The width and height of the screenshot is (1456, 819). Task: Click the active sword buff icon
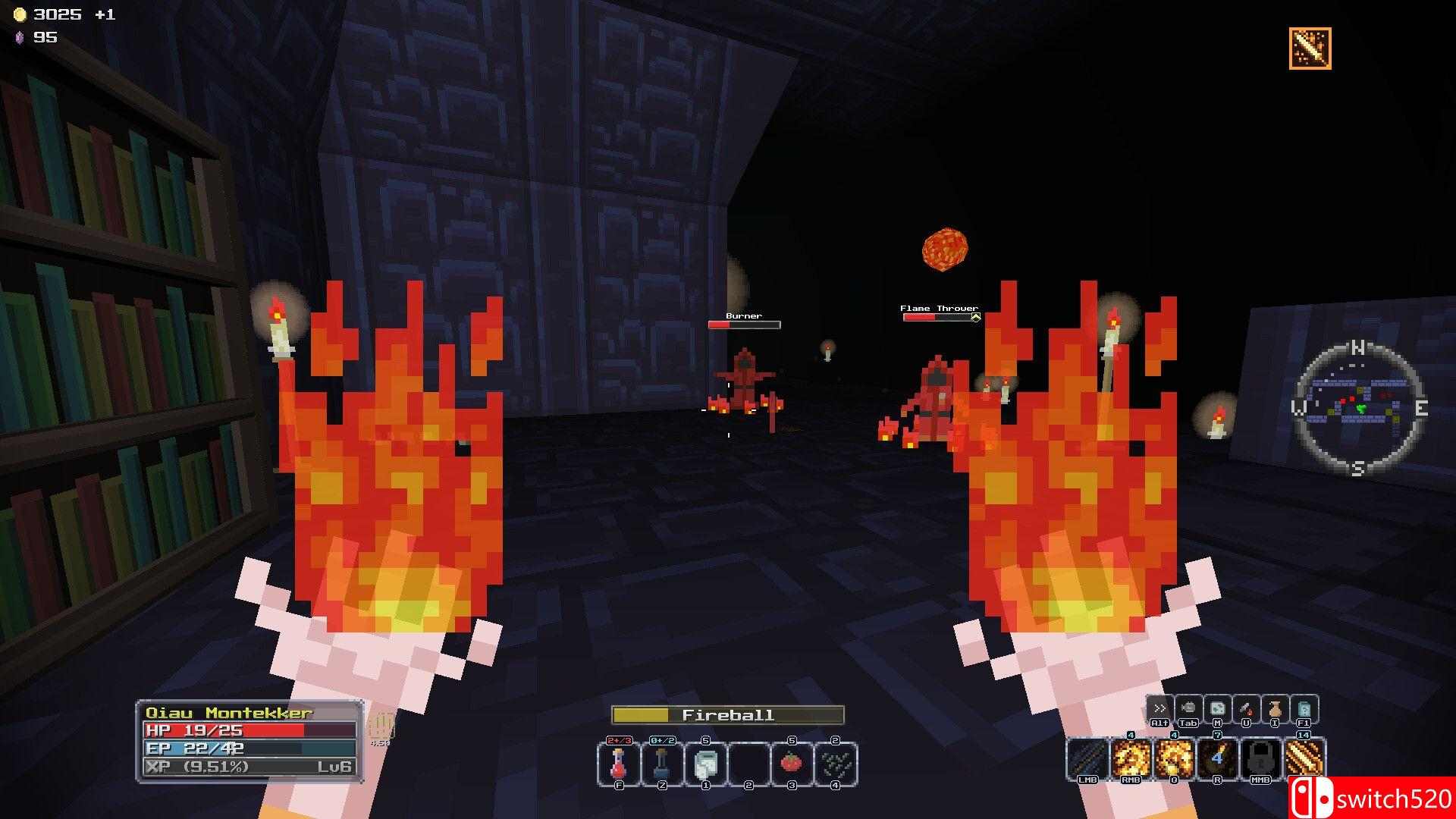click(1310, 49)
